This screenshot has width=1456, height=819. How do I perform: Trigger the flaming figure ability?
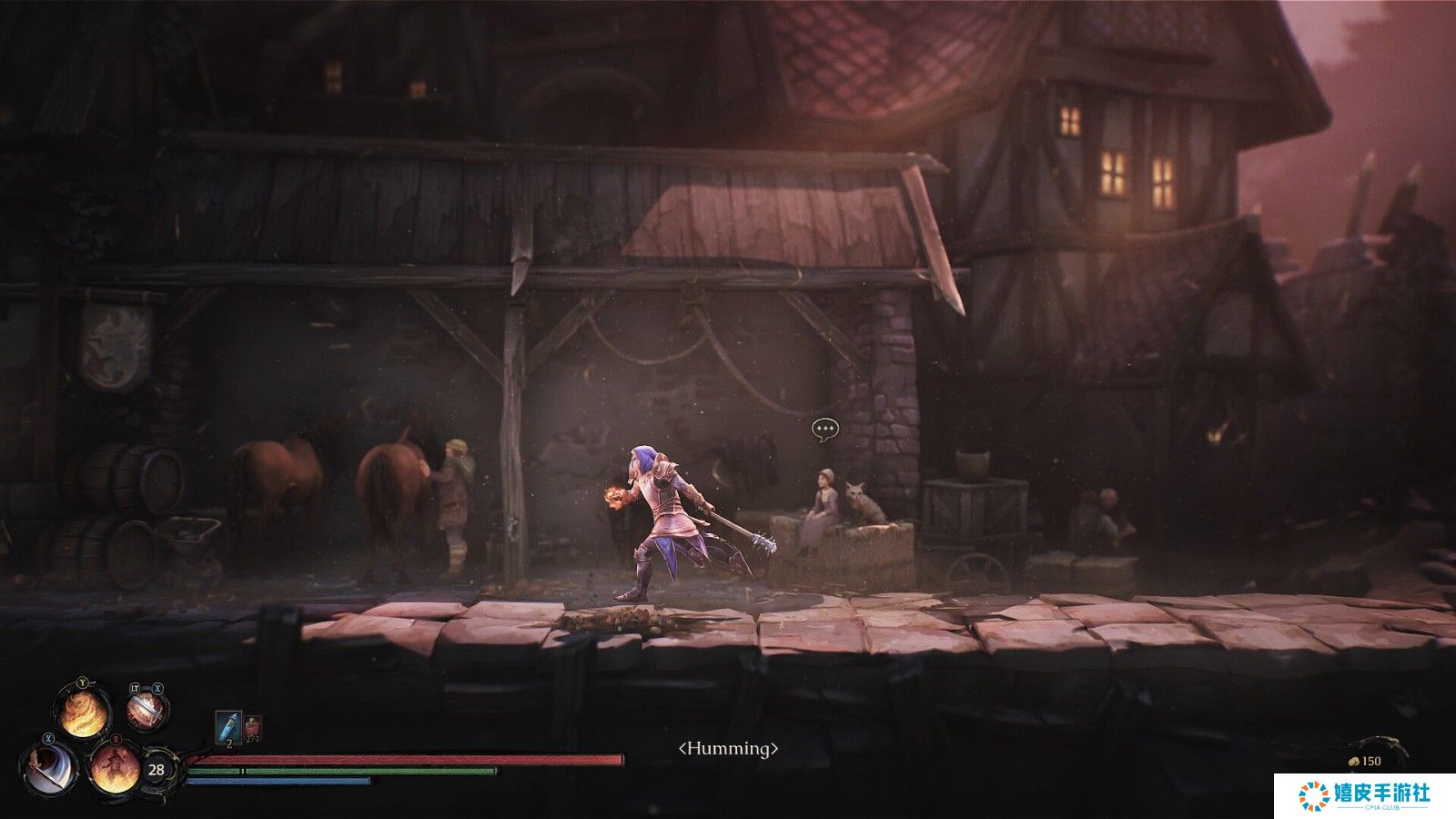(115, 769)
